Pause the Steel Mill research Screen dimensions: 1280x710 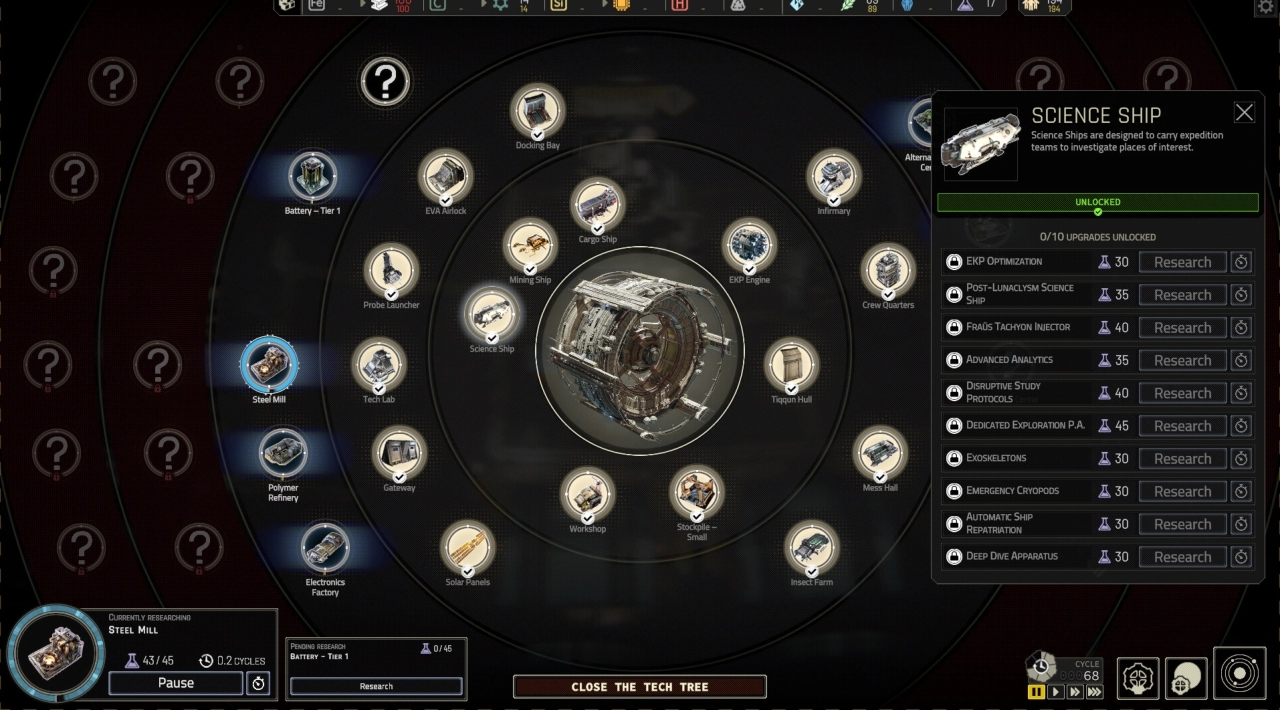point(175,683)
